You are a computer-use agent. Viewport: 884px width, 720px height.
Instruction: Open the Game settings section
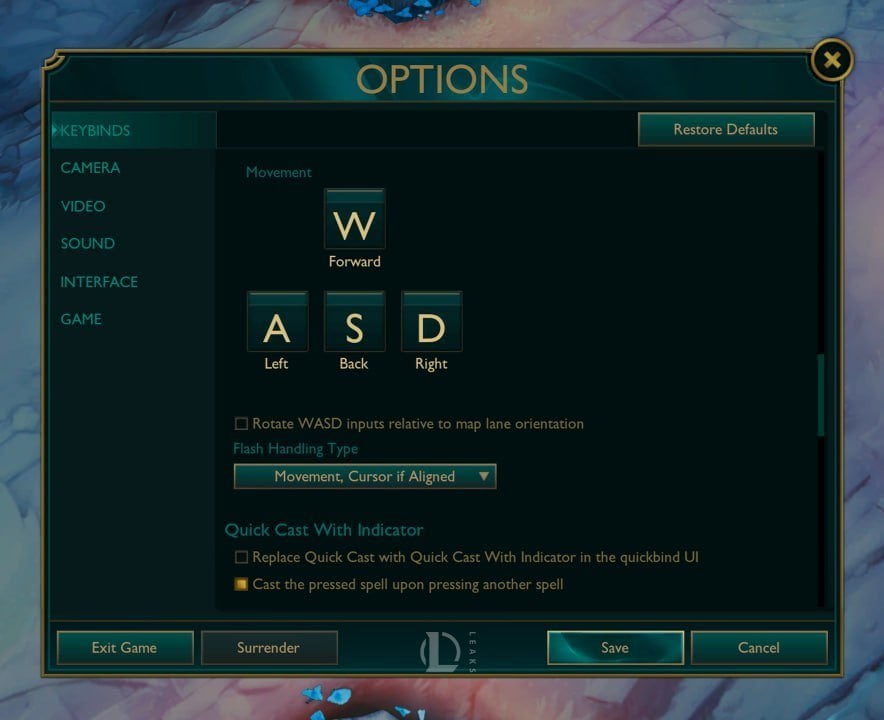(x=81, y=319)
